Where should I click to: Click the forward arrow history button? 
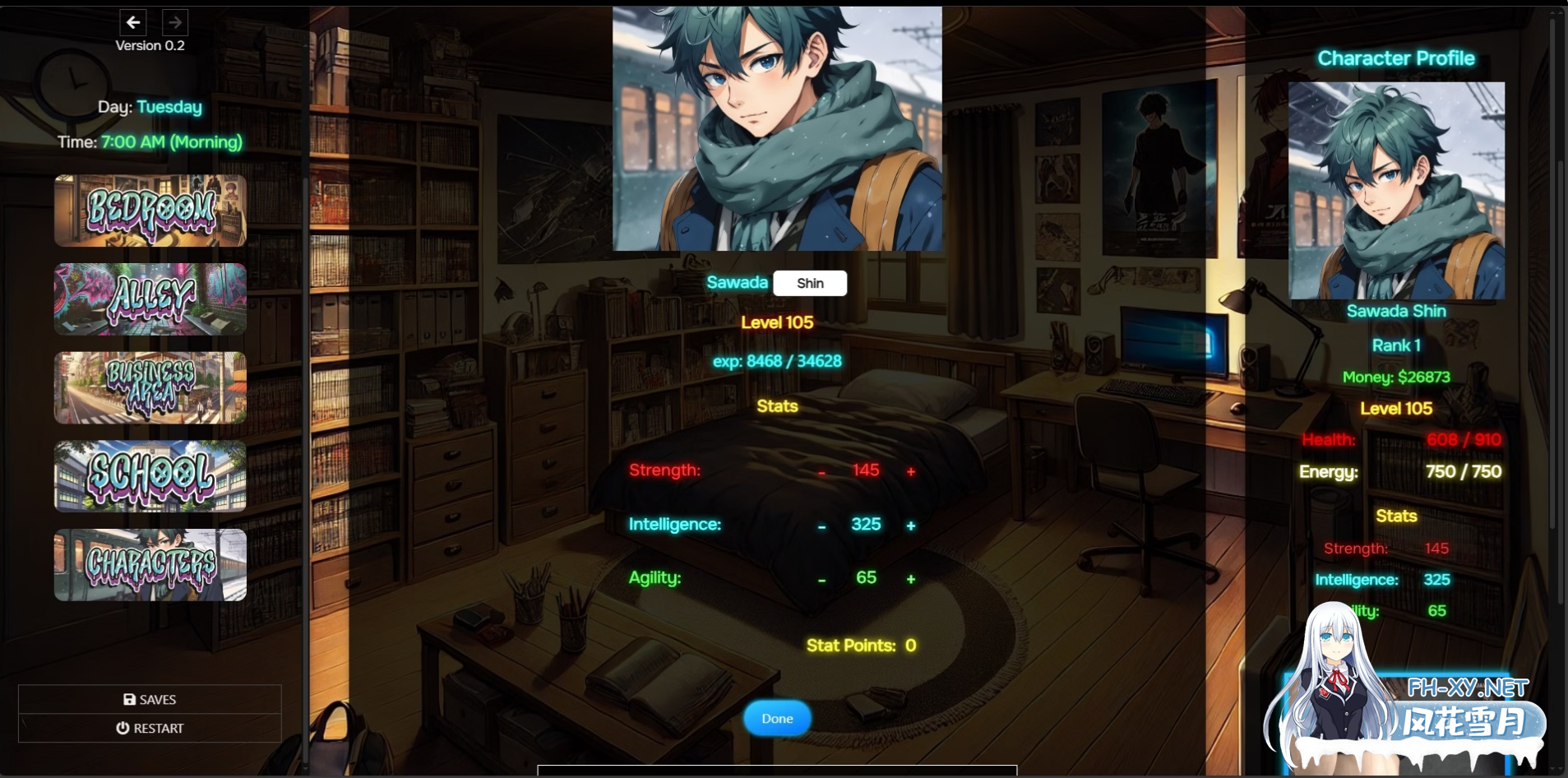click(x=175, y=22)
